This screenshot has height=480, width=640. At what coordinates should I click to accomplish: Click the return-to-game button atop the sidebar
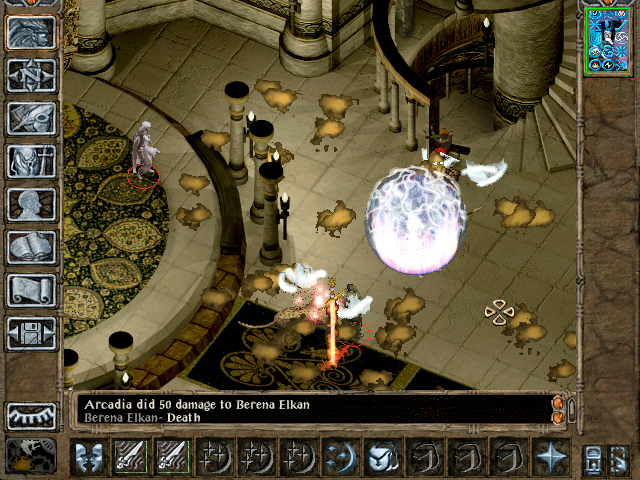click(31, 32)
